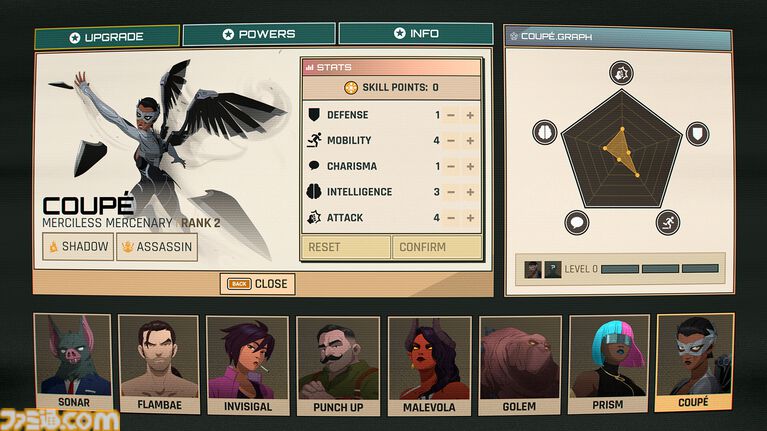Raise the Attack stat
Screen dimensions: 767x431
click(x=470, y=218)
